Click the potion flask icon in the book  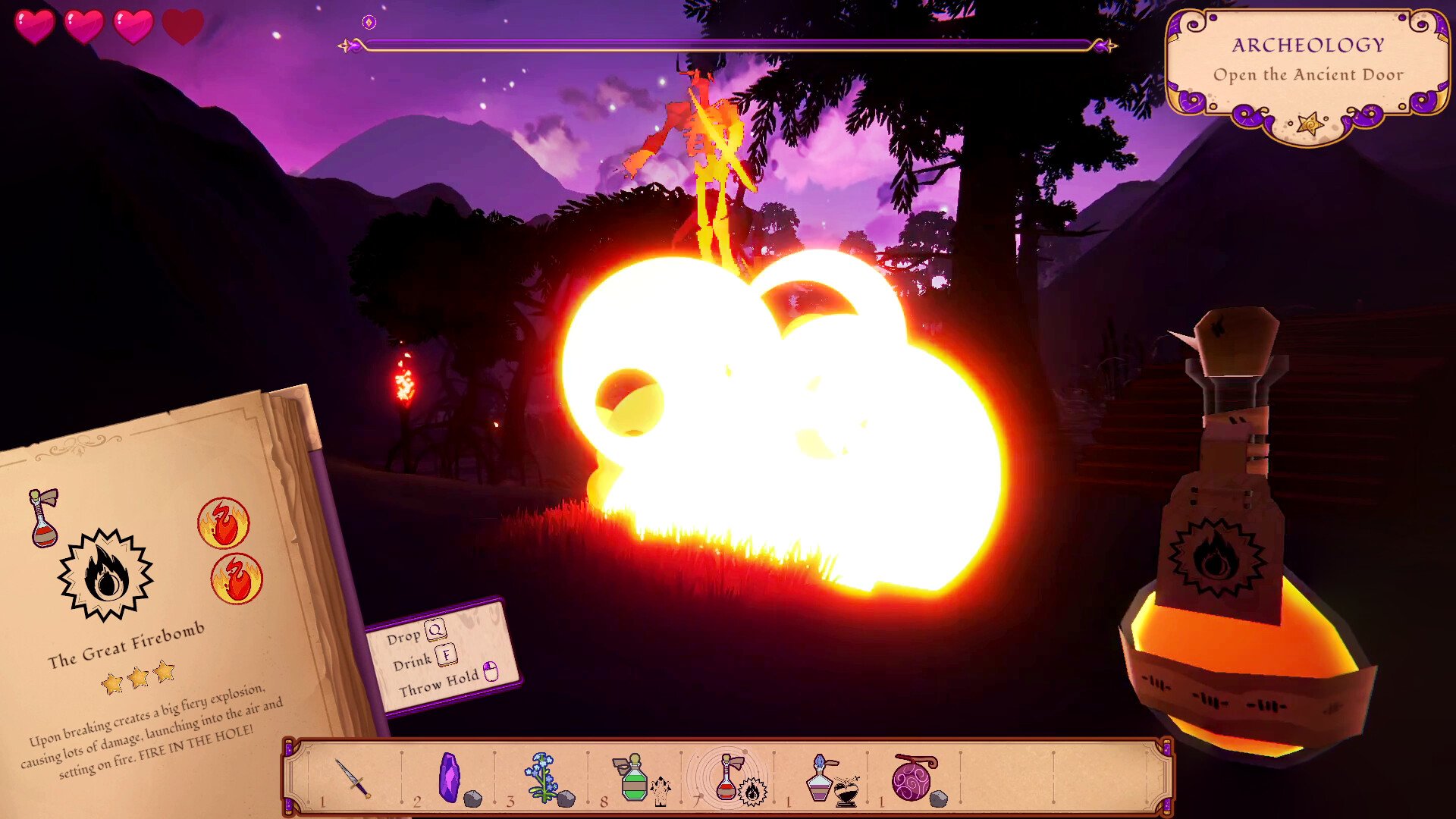[43, 518]
